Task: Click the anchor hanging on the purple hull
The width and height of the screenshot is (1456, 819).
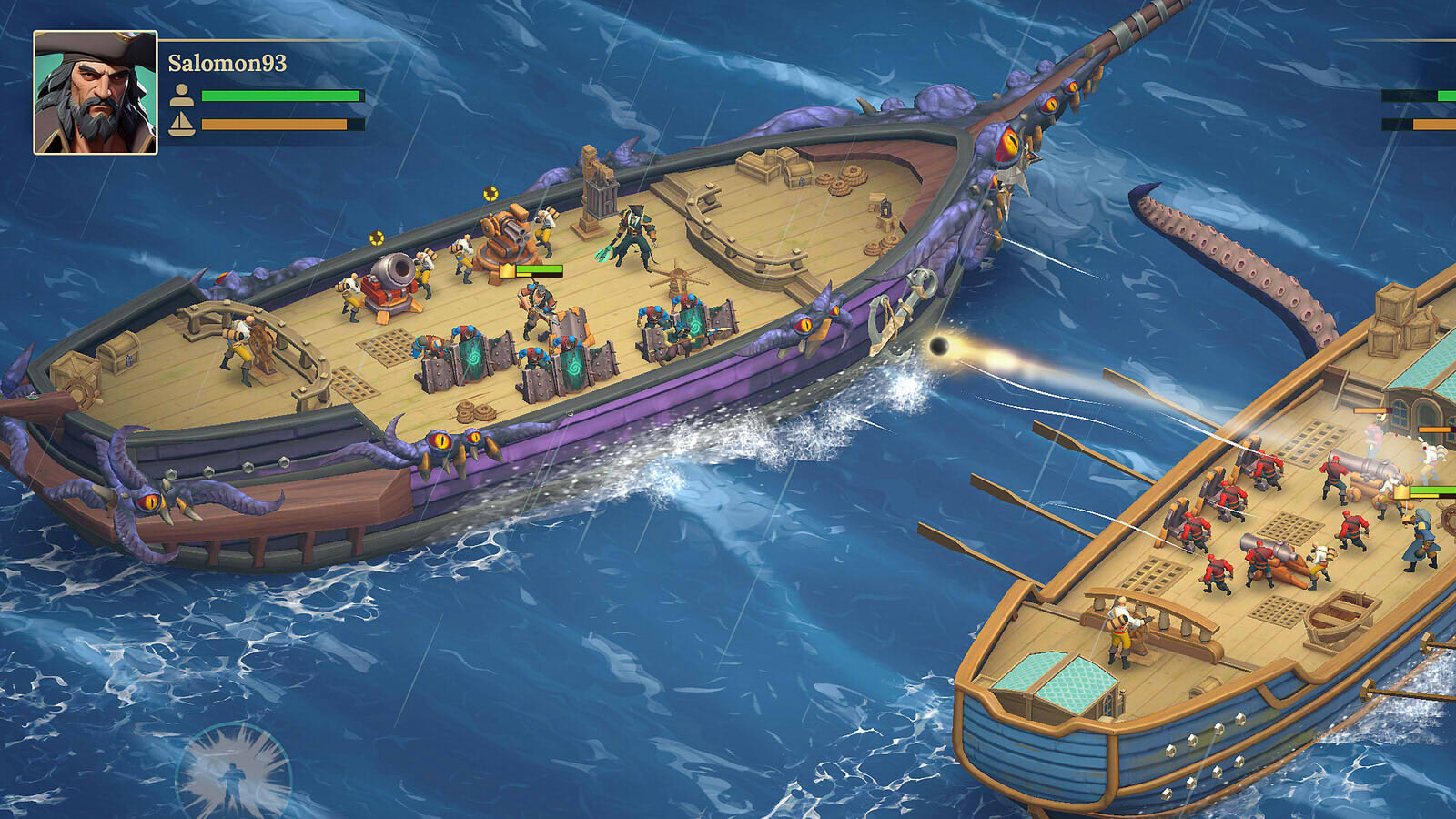Action: 897,309
